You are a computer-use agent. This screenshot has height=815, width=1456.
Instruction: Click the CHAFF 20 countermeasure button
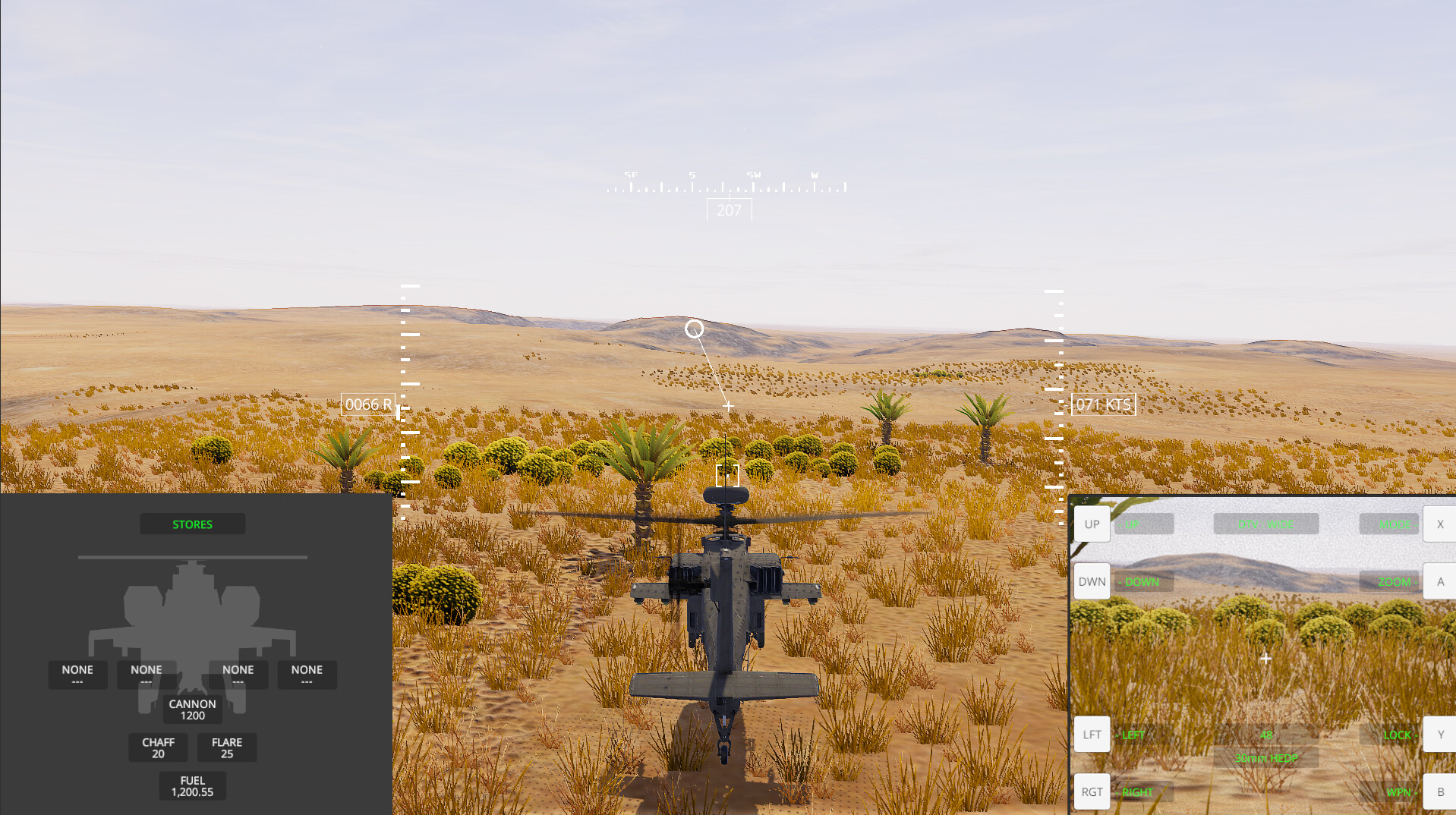pyautogui.click(x=158, y=747)
